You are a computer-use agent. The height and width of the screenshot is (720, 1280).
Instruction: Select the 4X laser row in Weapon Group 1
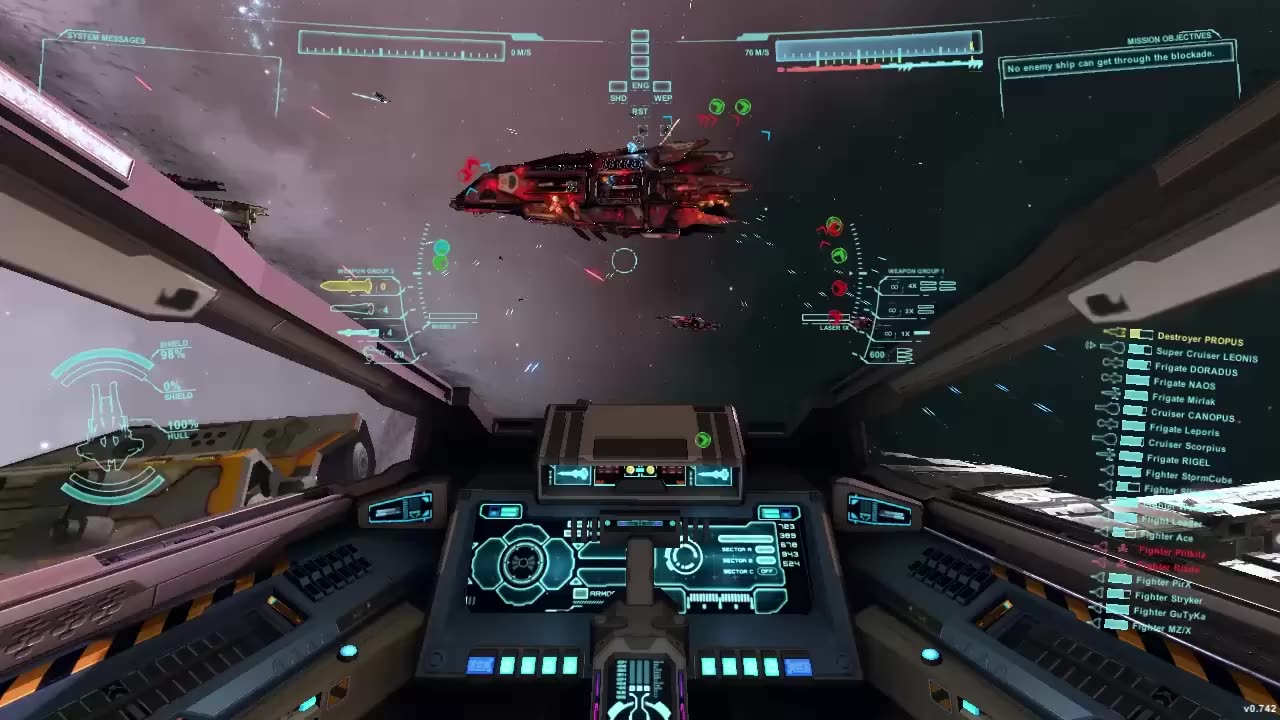(912, 286)
